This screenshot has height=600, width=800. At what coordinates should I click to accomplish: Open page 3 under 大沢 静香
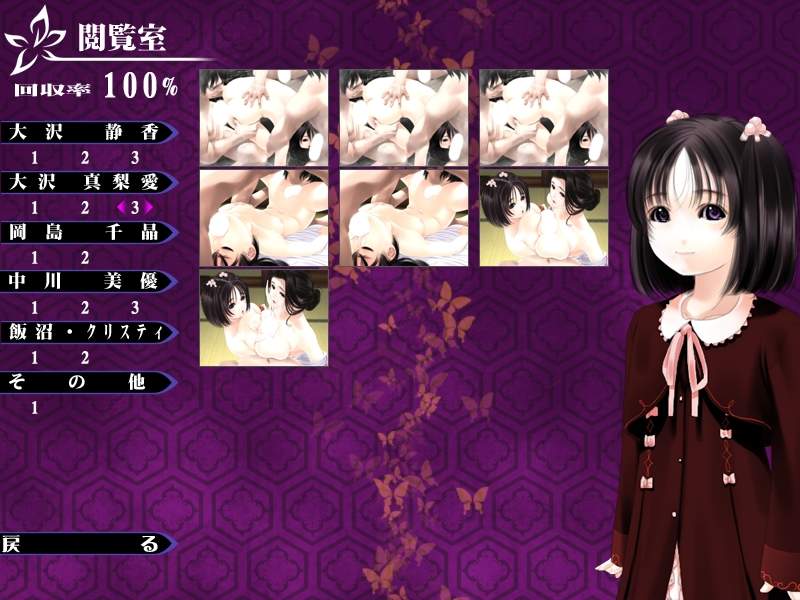[135, 158]
